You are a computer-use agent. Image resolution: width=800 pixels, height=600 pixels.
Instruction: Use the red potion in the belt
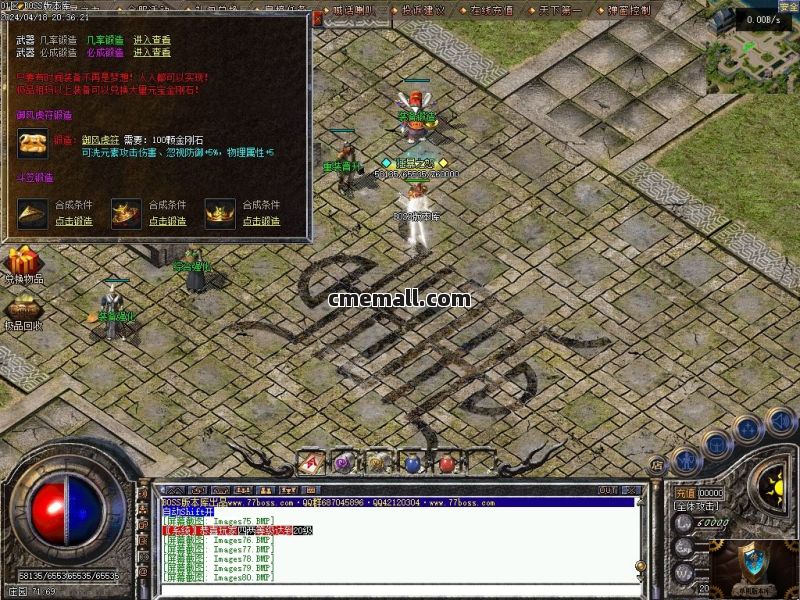(x=446, y=463)
